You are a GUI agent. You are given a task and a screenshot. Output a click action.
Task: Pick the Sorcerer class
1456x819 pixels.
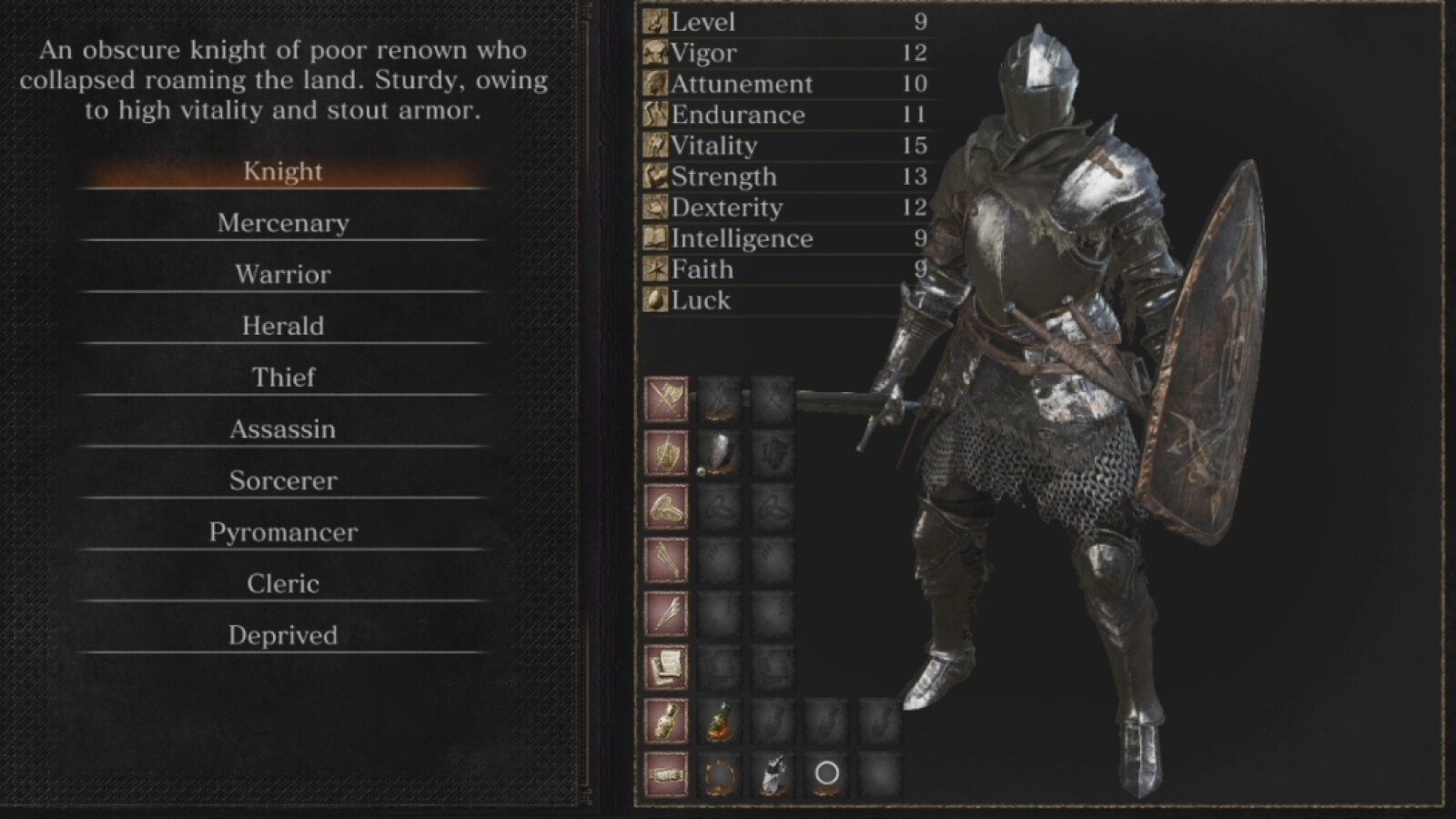(x=283, y=480)
